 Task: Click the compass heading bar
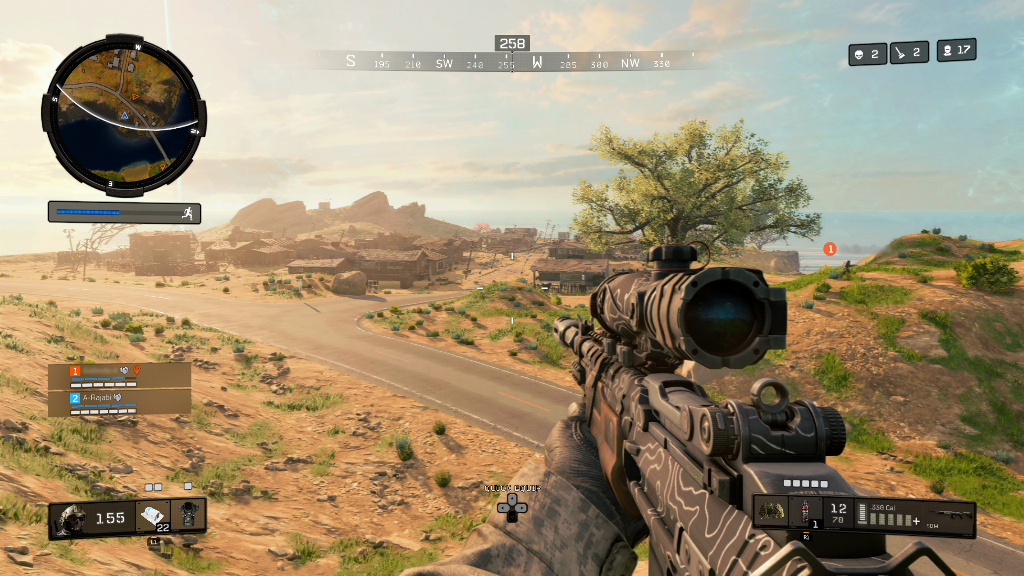click(x=512, y=61)
